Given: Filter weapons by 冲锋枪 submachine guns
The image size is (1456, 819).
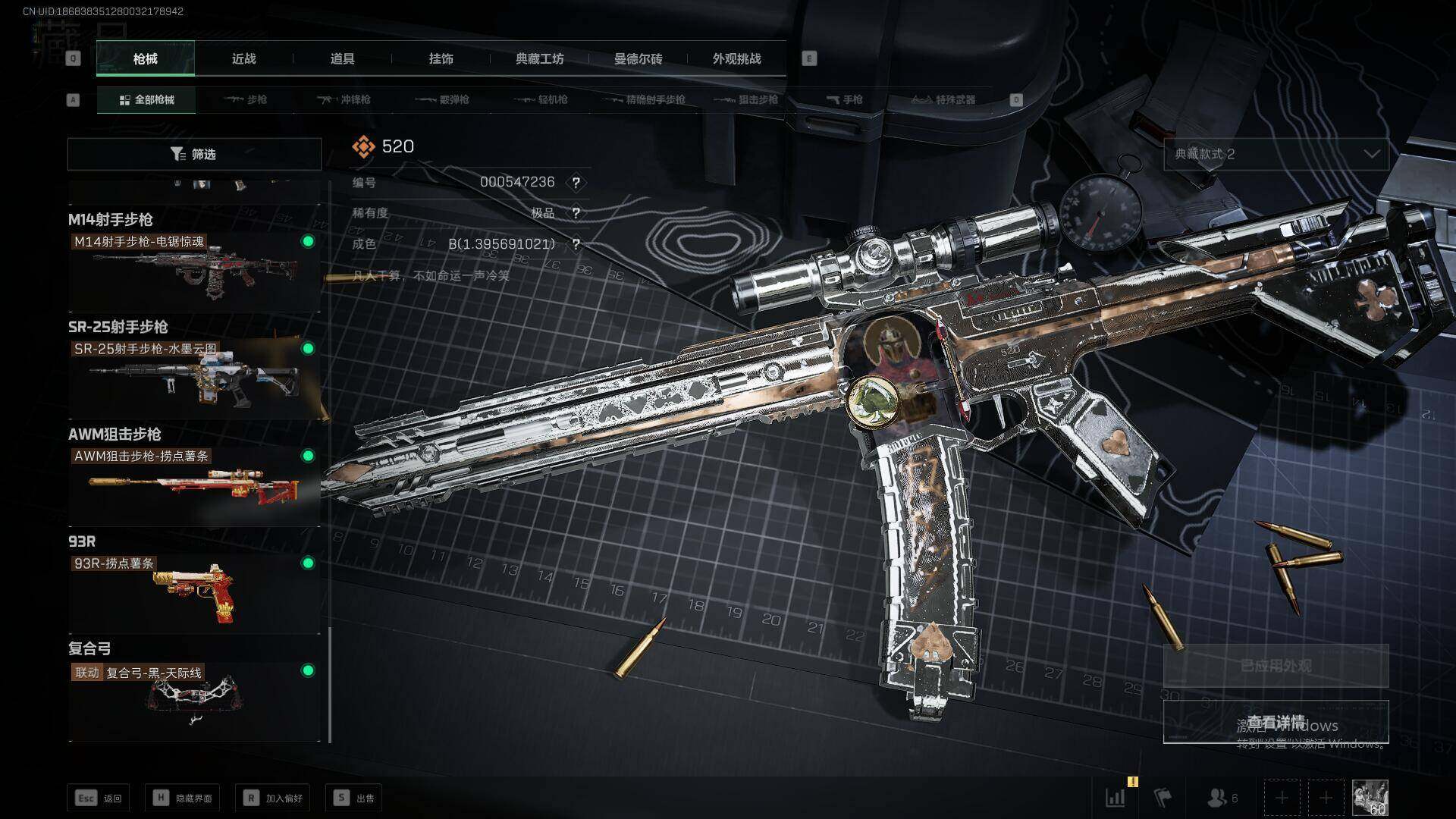Looking at the screenshot, I should coord(344,100).
